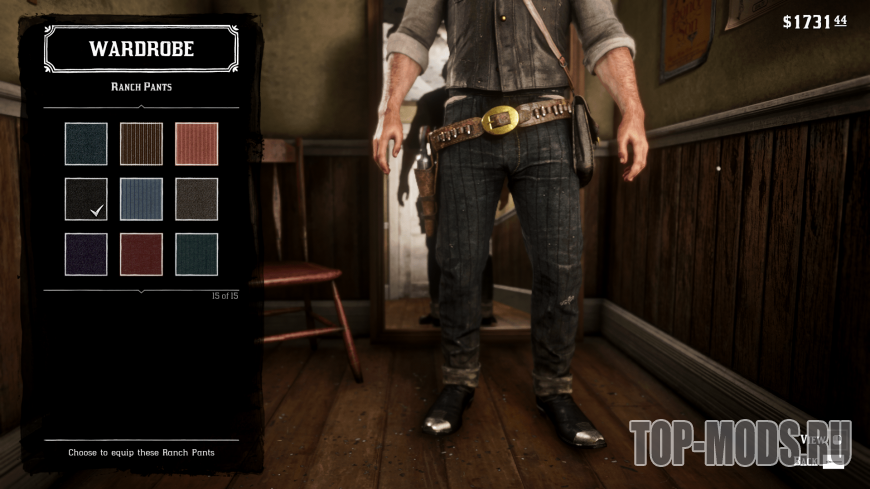Viewport: 870px width, 489px height.
Task: Choose the dark purple pants swatch
Action: [86, 254]
